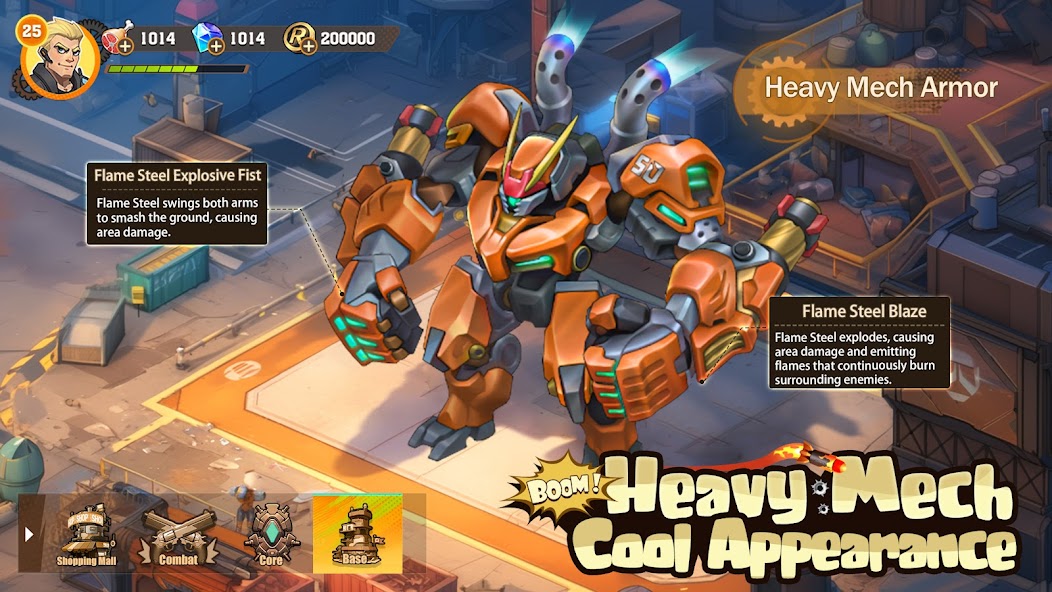The width and height of the screenshot is (1052, 592).
Task: Go to the Combat menu
Action: coord(178,535)
